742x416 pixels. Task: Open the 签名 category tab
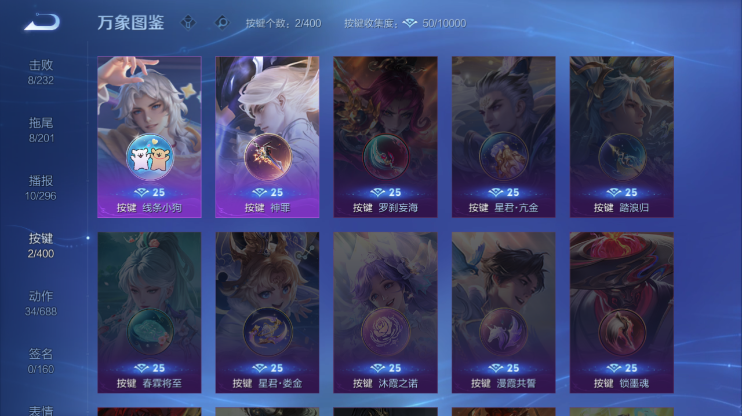coord(41,360)
